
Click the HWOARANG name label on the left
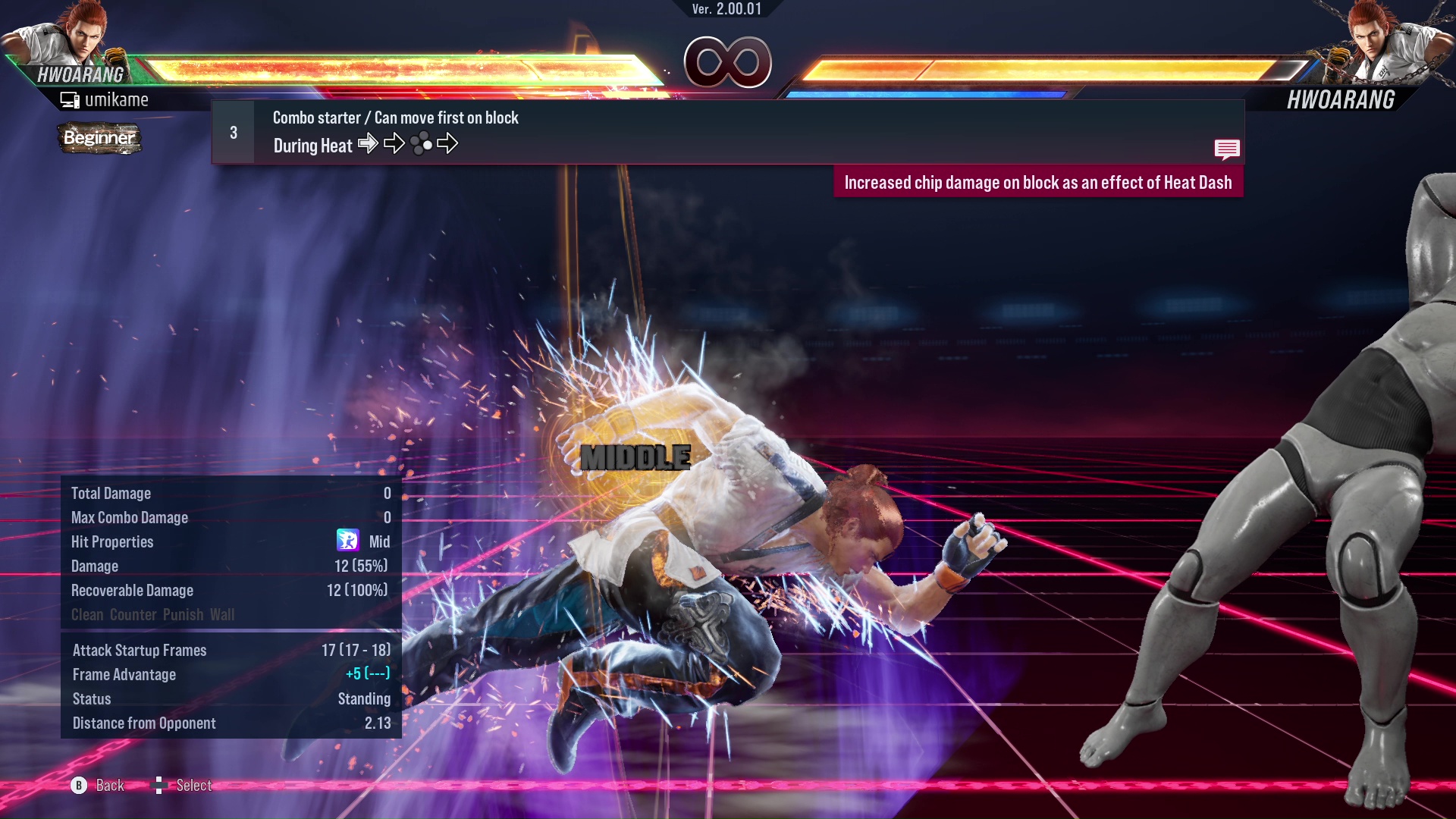78,74
